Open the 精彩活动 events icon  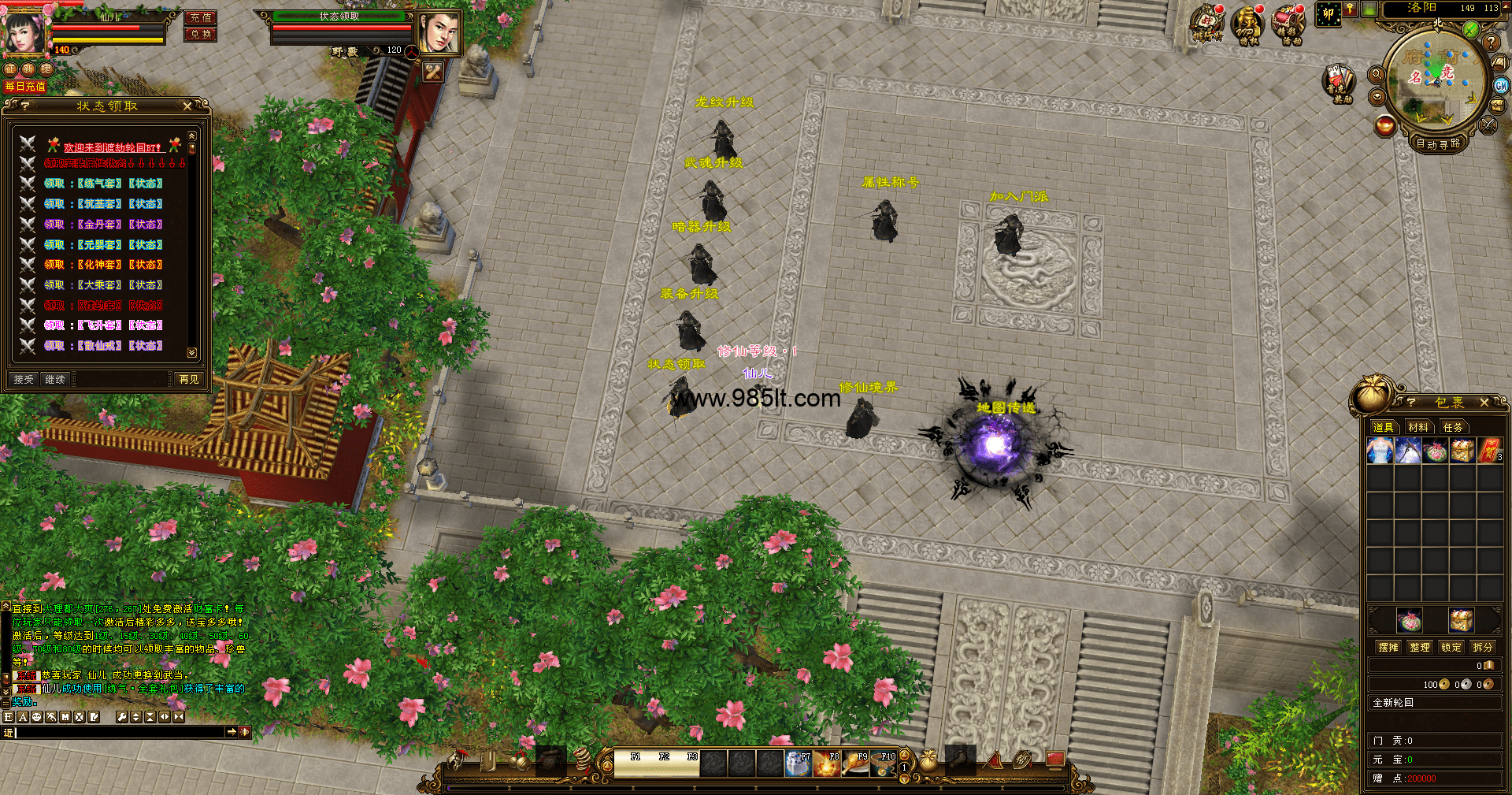1289,25
